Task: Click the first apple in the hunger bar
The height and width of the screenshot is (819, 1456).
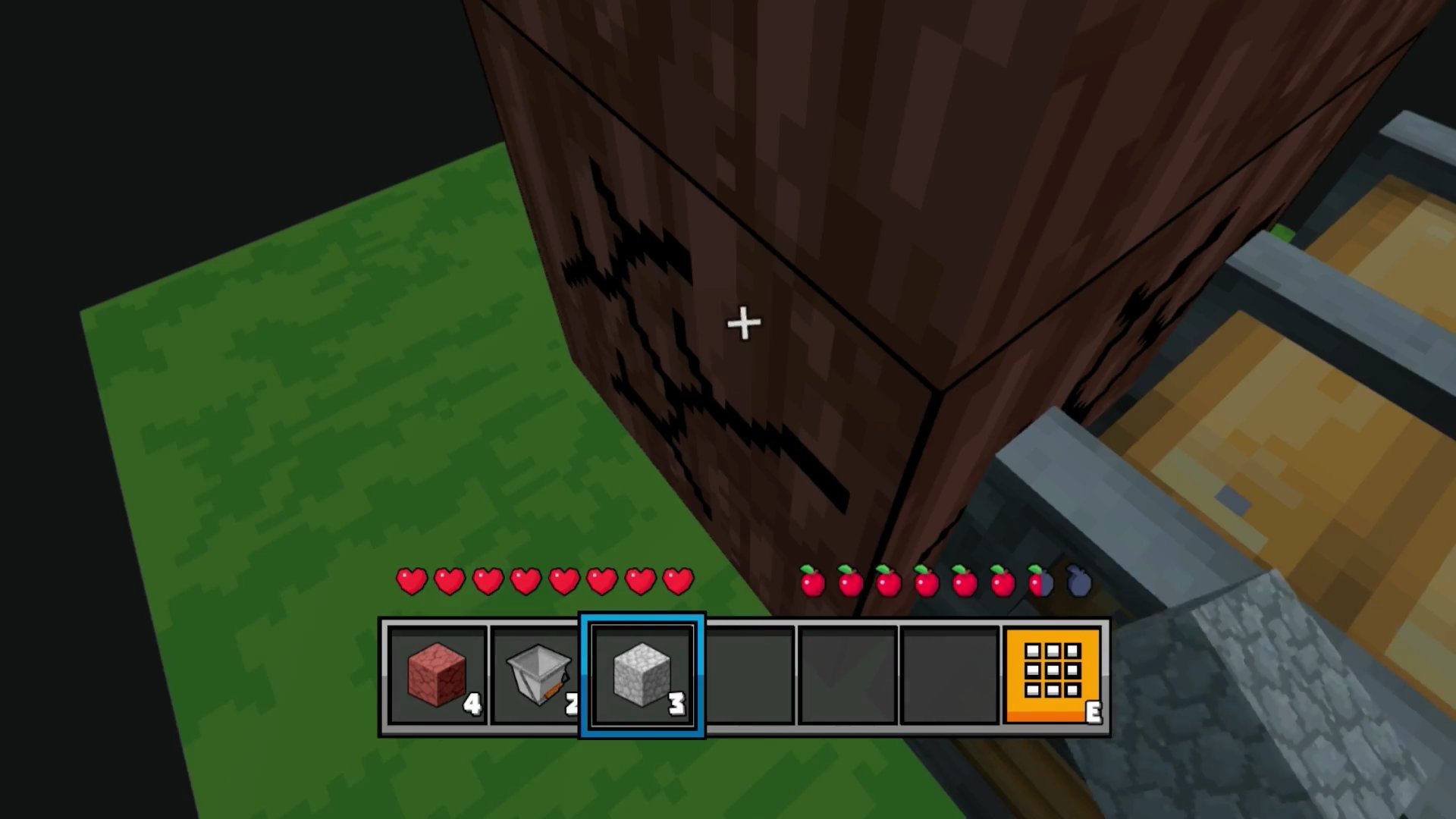Action: (x=814, y=580)
